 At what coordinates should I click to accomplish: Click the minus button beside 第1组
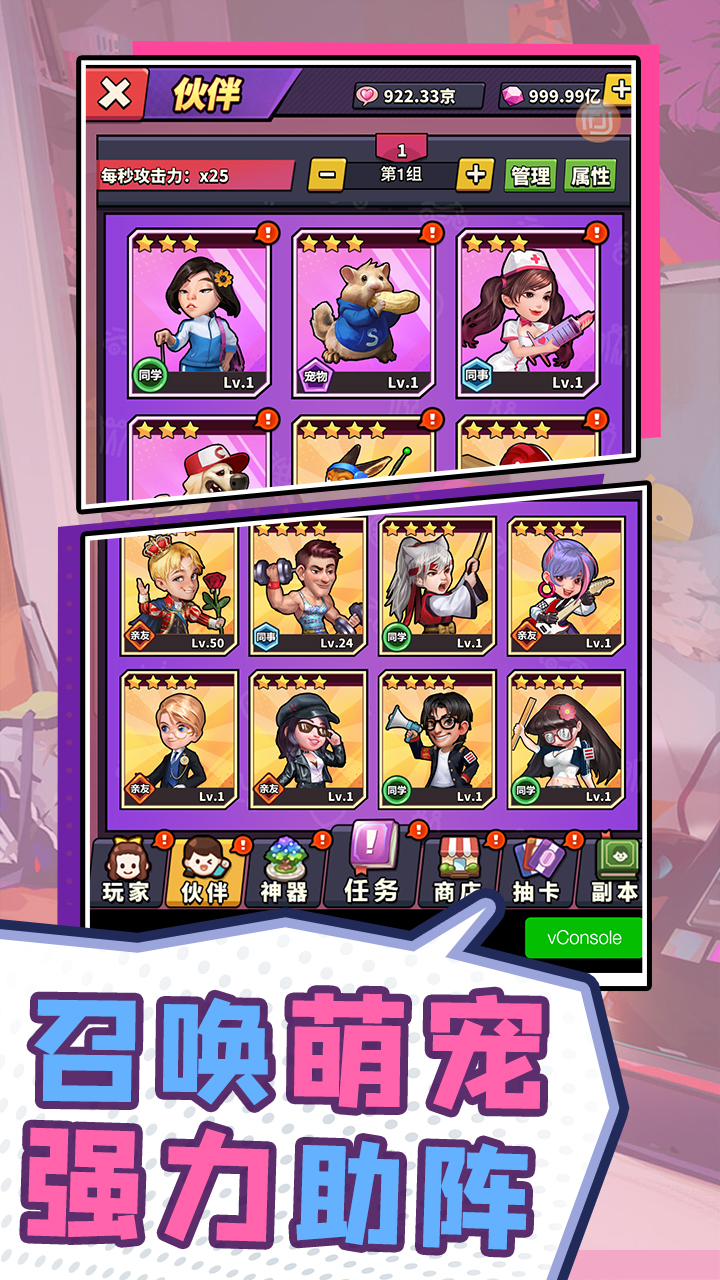(x=326, y=175)
